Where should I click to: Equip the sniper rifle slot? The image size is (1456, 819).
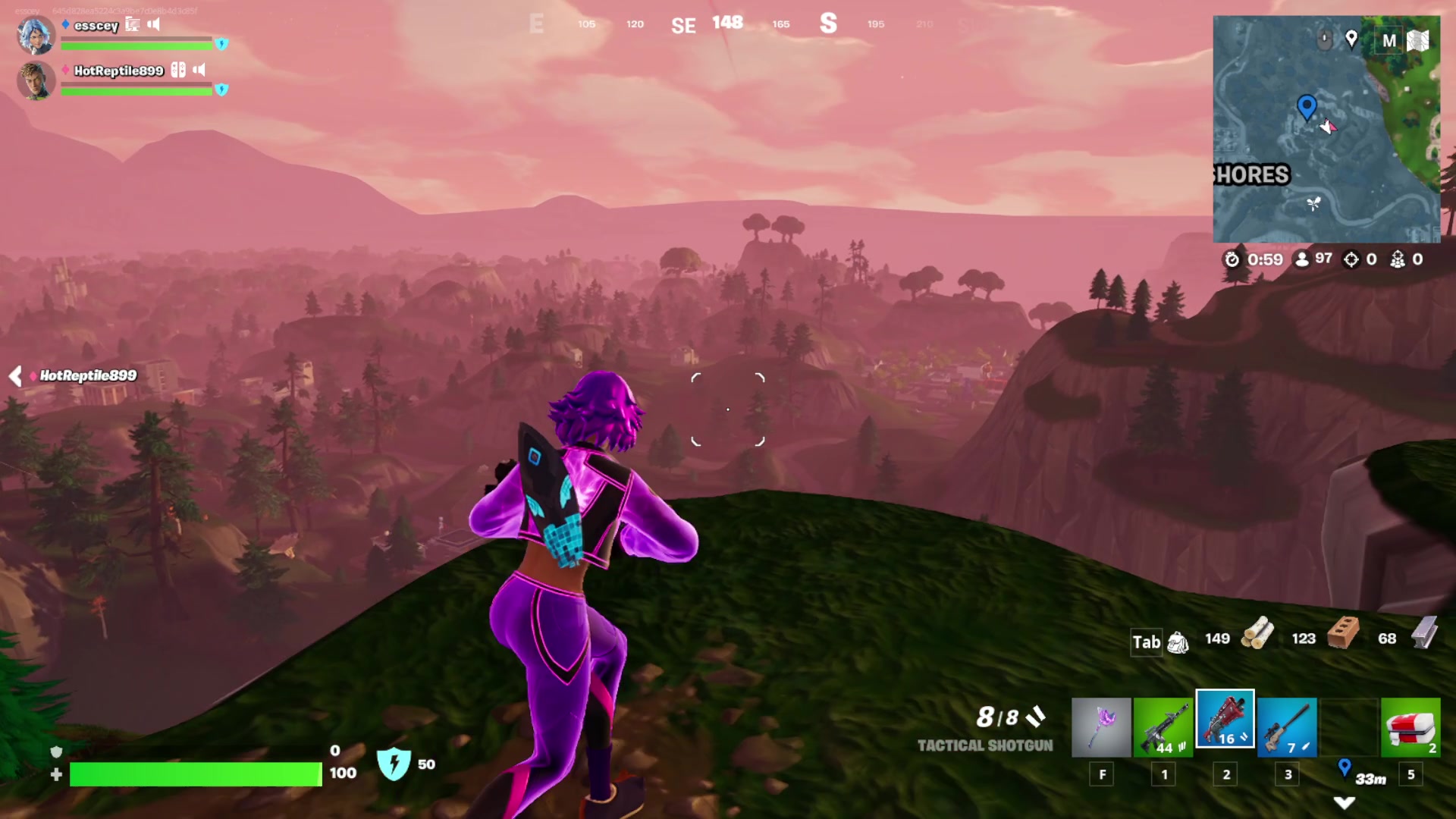[x=1287, y=727]
